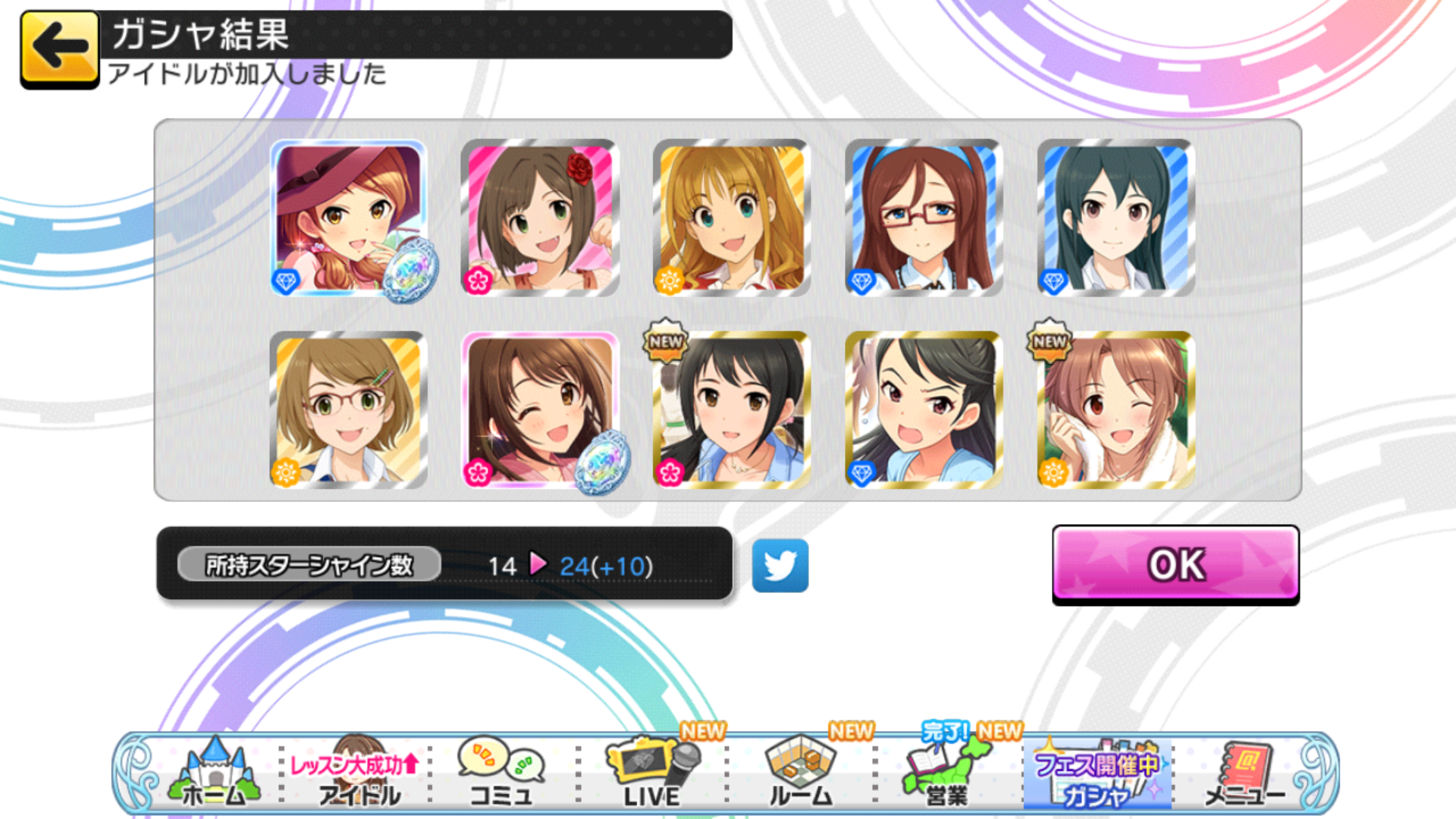Go back with the yellow arrow button
Image resolution: width=1456 pixels, height=819 pixels.
(59, 49)
